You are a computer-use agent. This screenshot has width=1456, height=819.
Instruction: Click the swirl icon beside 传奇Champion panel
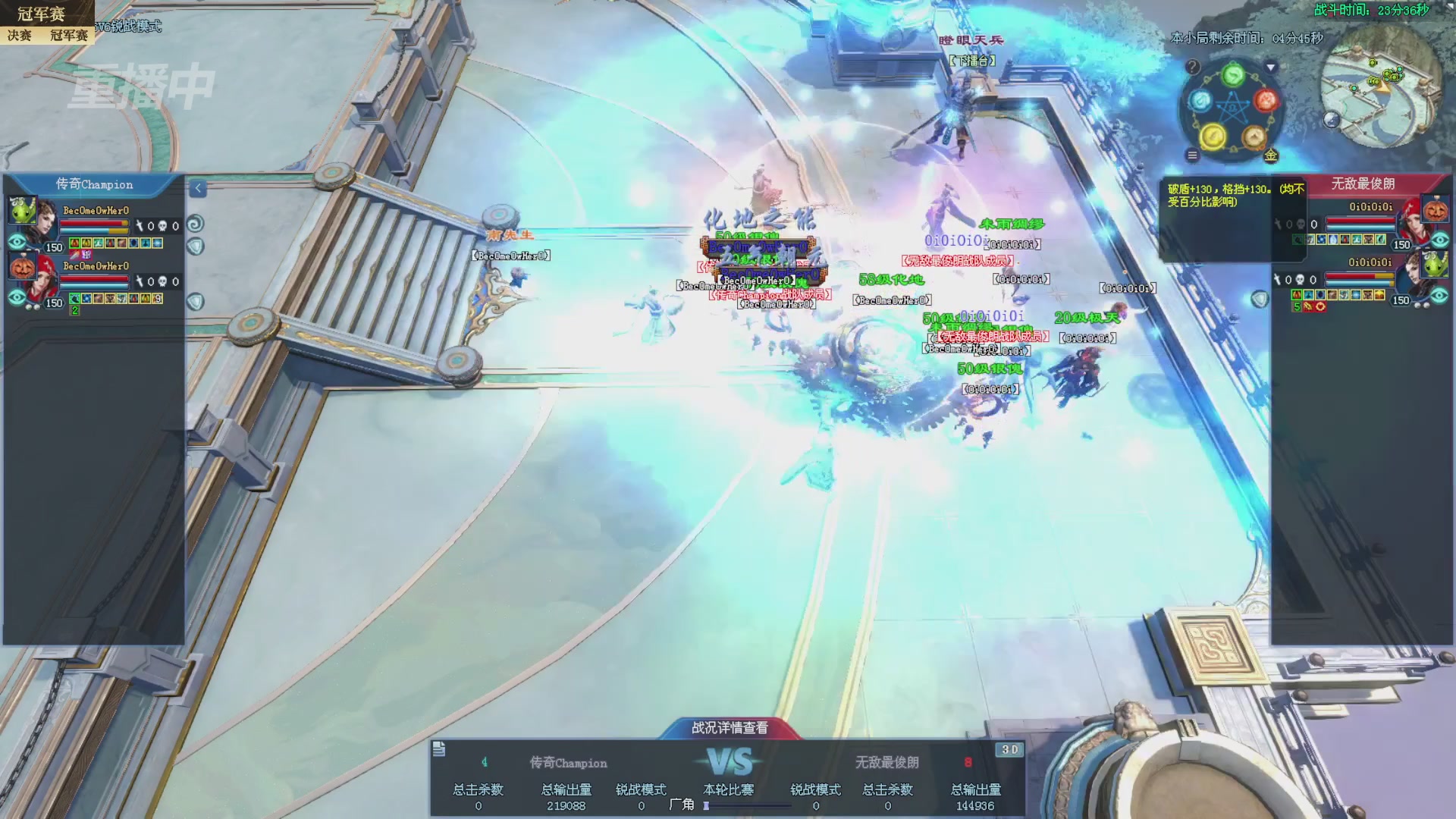[195, 224]
